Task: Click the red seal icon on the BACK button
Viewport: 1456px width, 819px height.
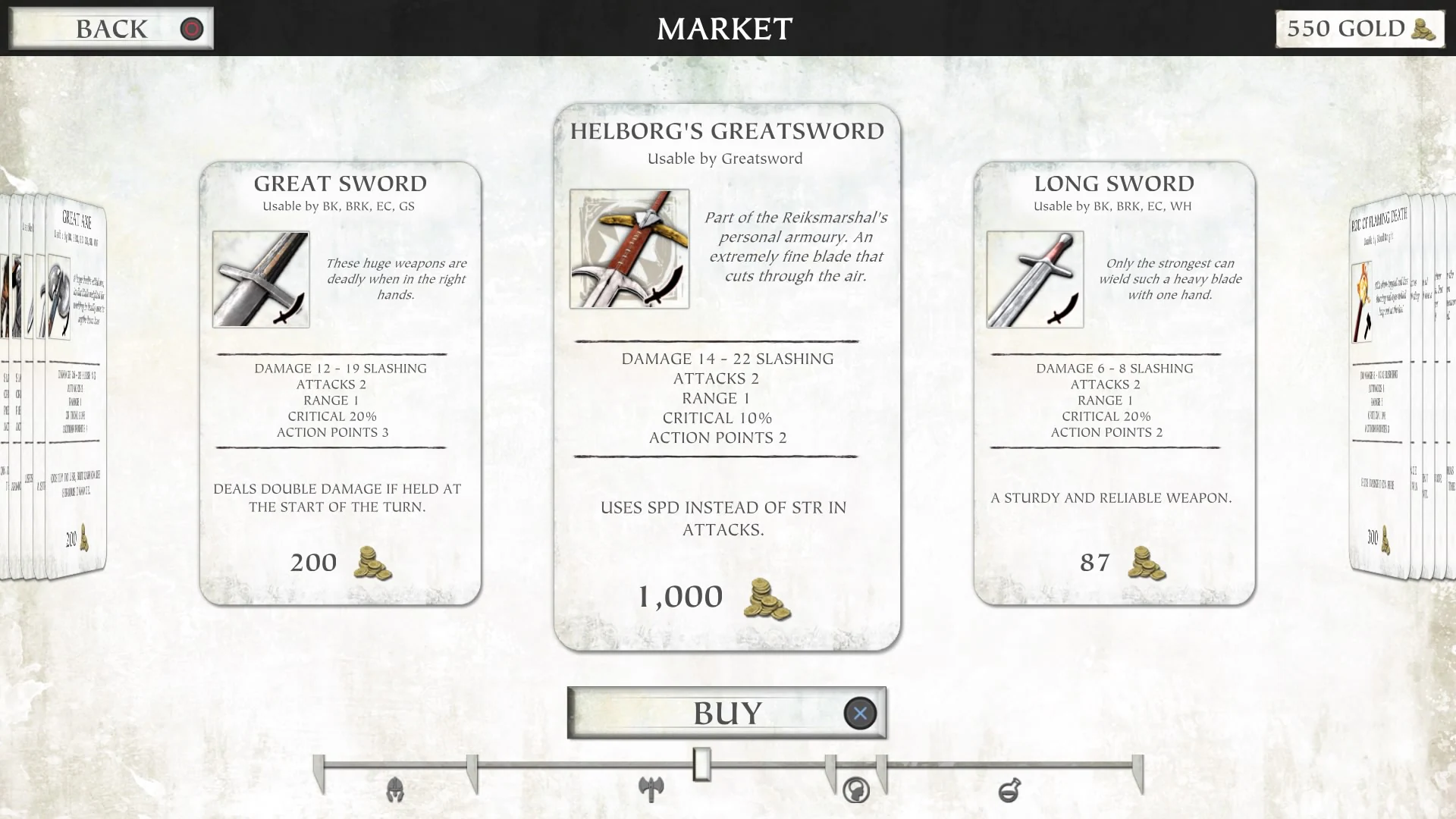Action: click(x=191, y=30)
